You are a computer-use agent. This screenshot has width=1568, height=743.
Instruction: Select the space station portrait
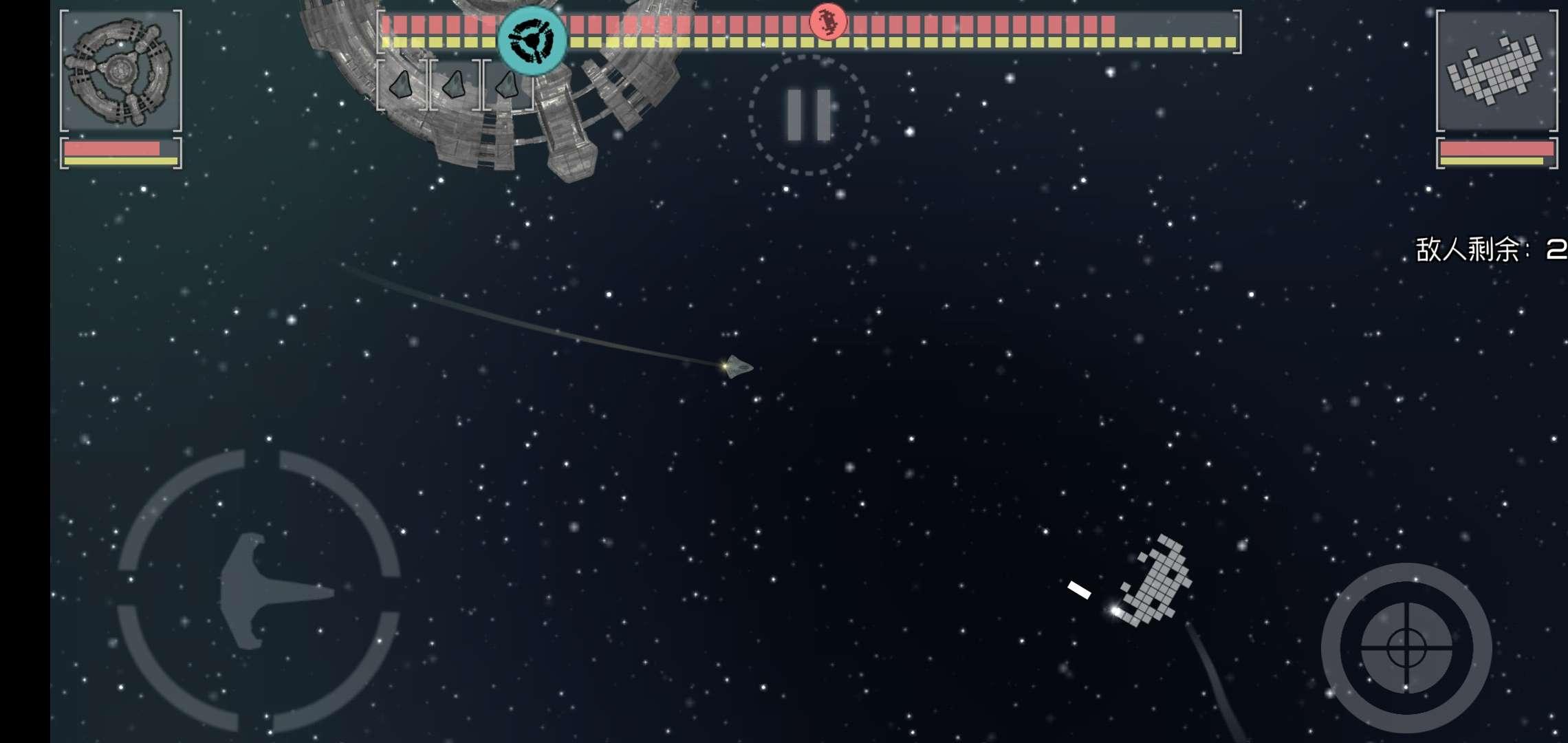click(x=121, y=70)
